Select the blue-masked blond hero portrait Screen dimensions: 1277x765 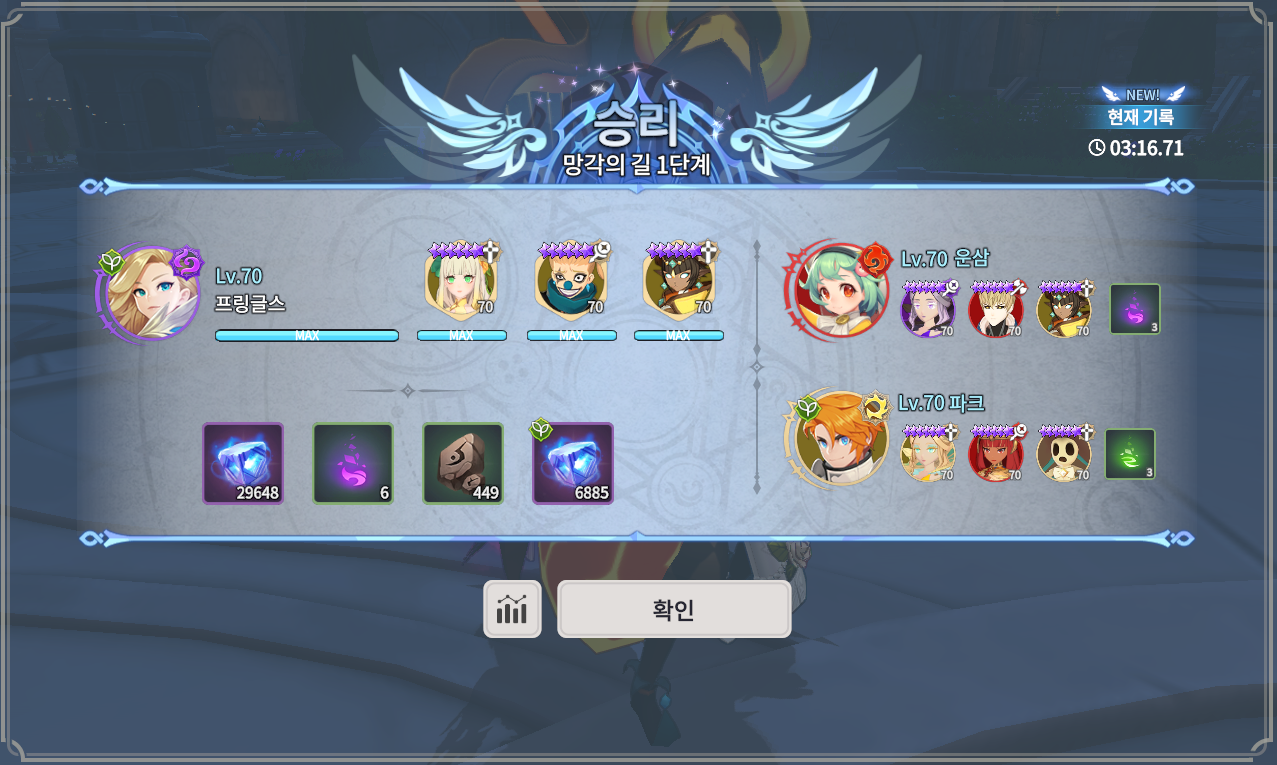point(570,284)
